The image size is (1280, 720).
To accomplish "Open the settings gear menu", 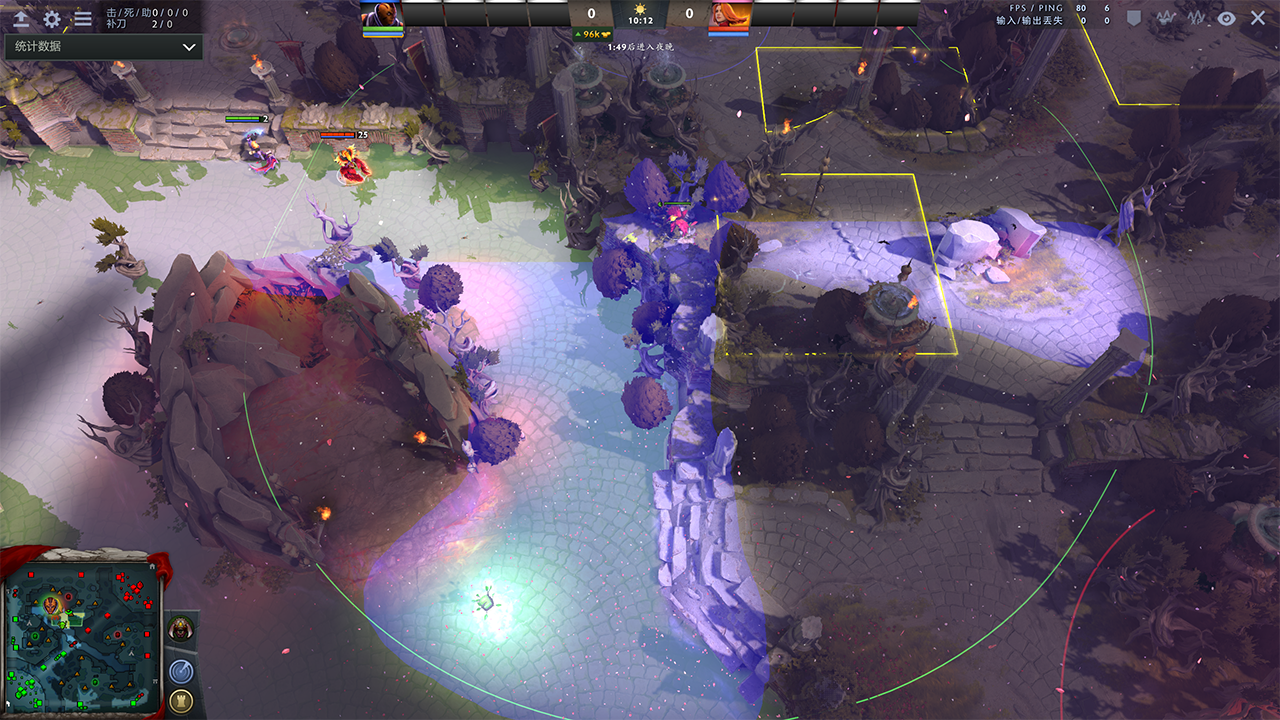I will point(52,18).
